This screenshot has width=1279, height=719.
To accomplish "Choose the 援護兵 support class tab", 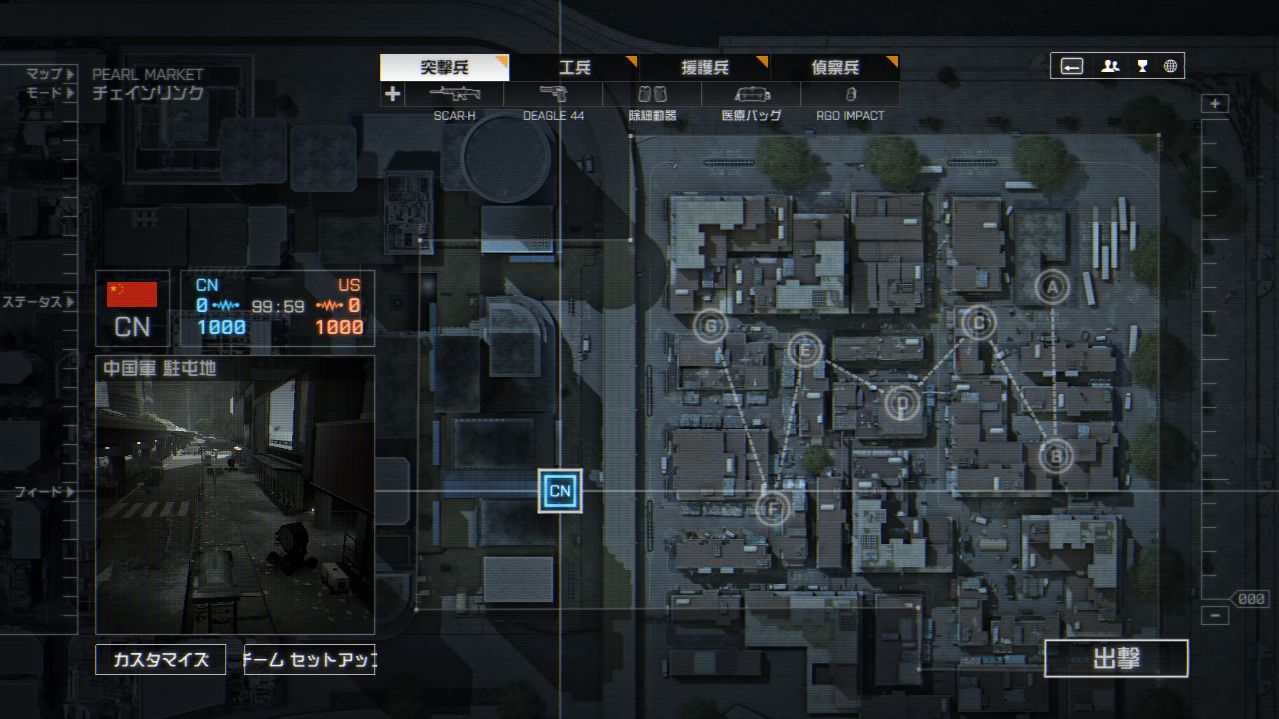I will point(705,68).
